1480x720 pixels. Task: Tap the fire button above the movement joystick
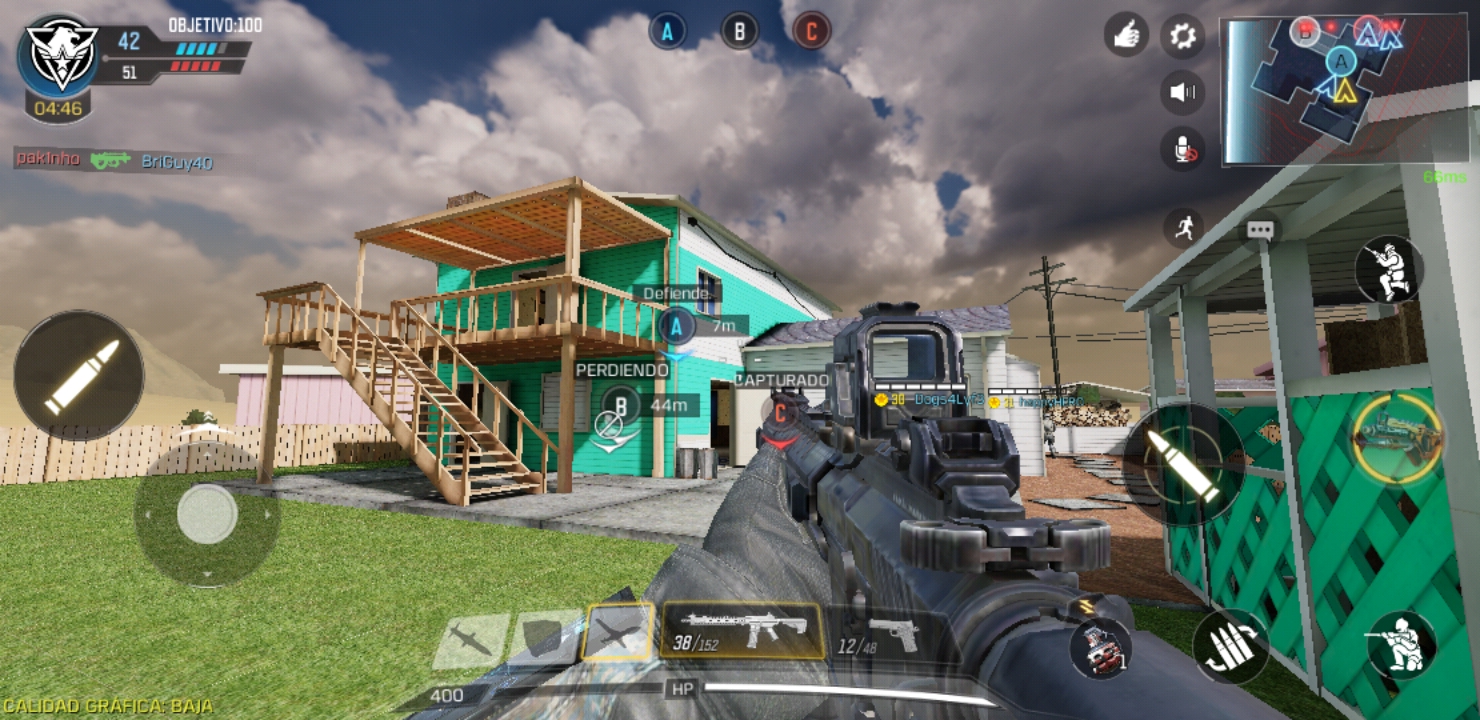click(x=79, y=375)
